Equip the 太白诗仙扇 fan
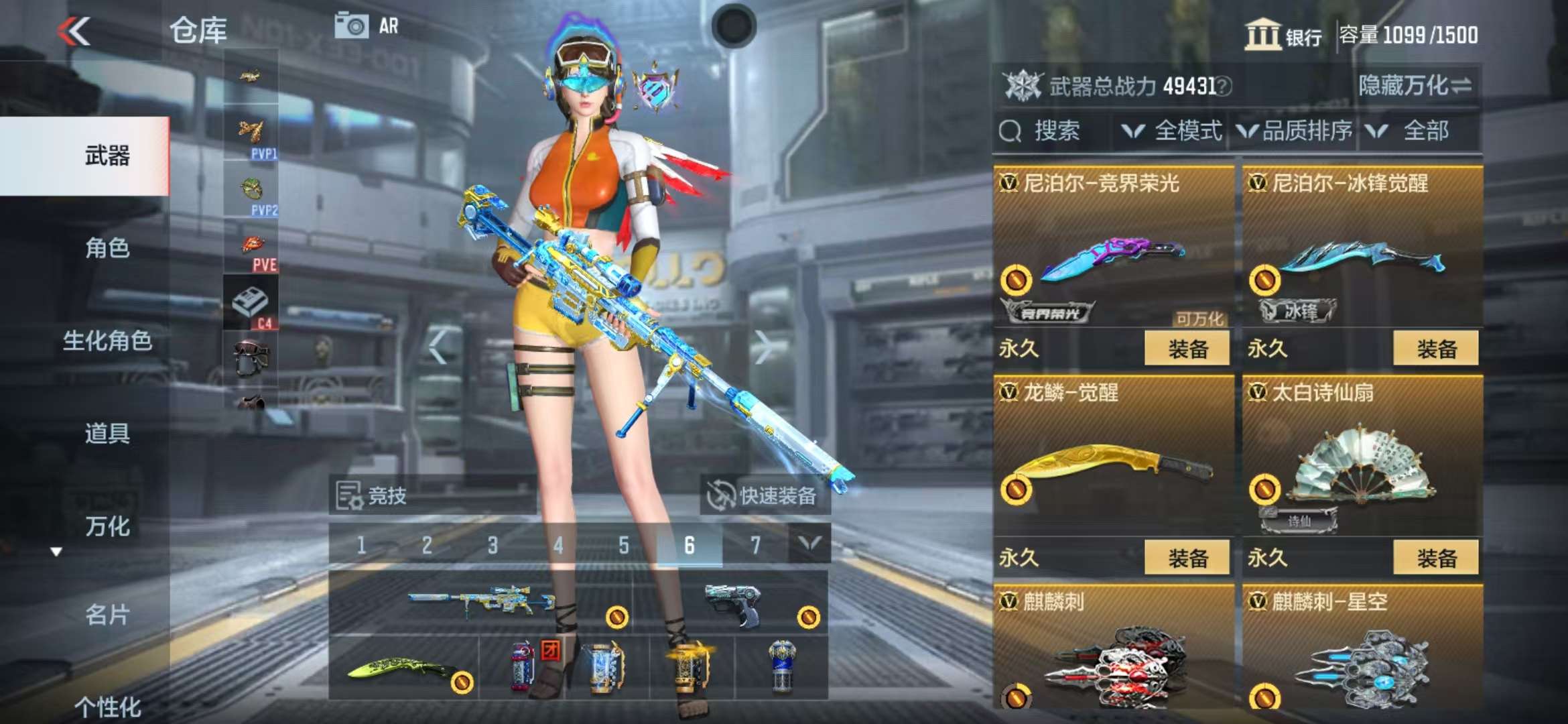 tap(1435, 558)
